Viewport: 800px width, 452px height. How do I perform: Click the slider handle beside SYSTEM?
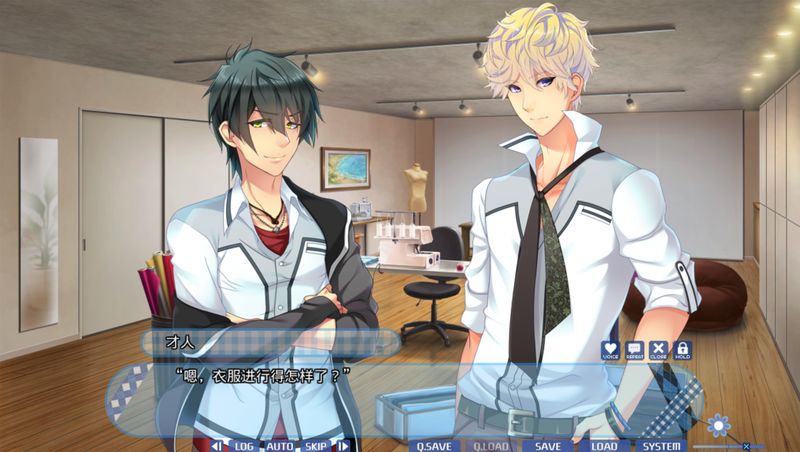746,446
